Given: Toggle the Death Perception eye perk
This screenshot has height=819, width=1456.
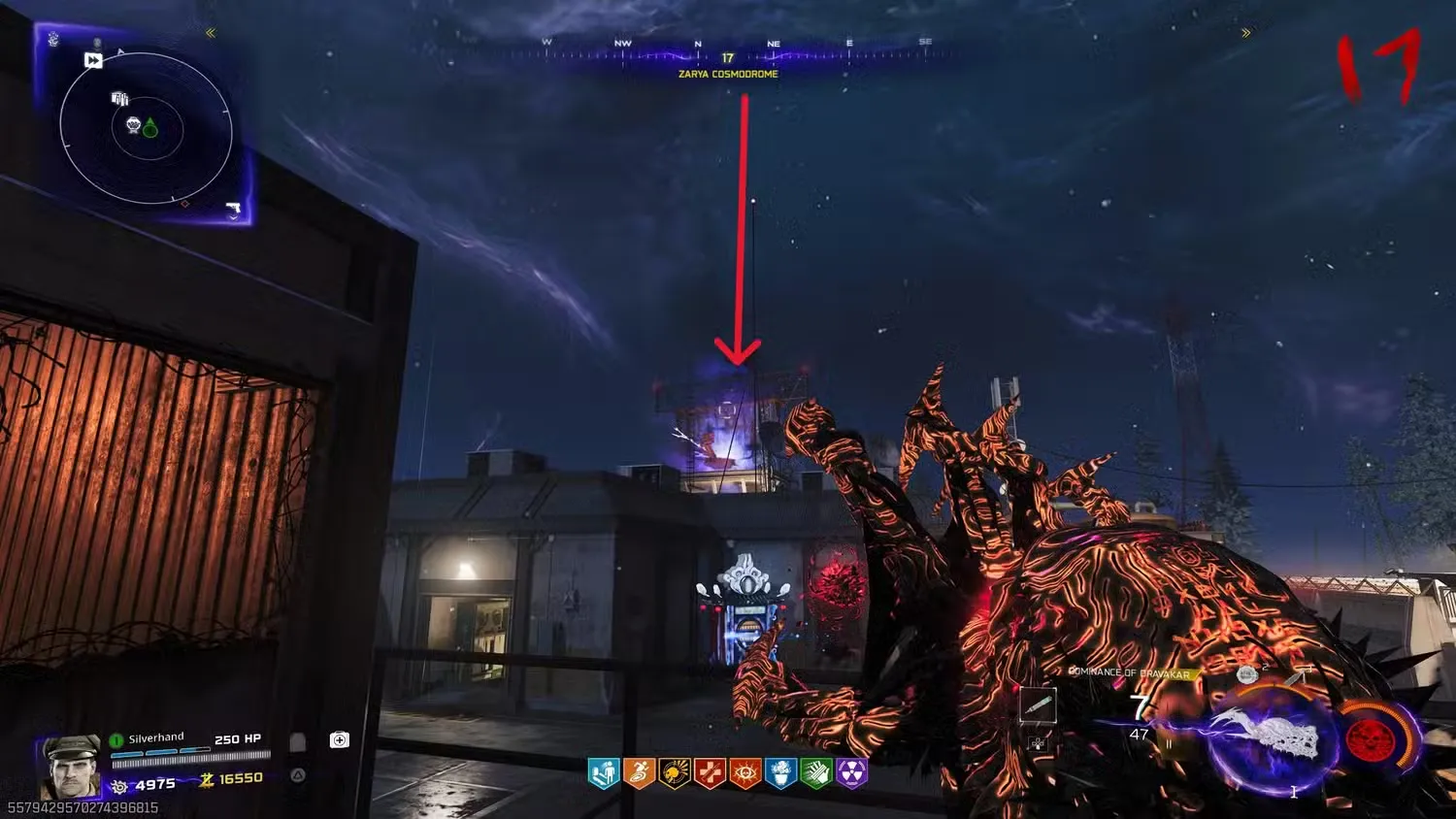Looking at the screenshot, I should (x=745, y=773).
